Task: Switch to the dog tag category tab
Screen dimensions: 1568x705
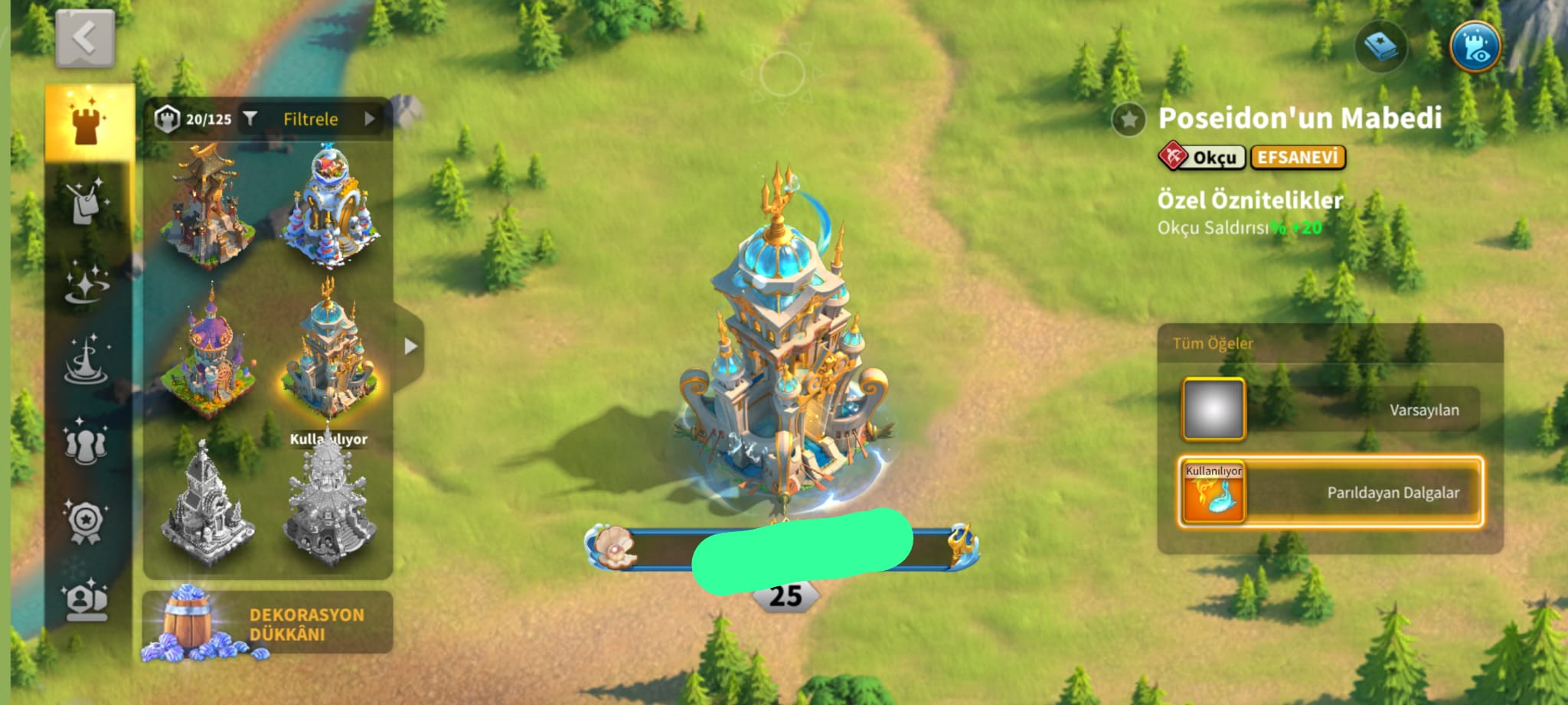Action: coord(86,201)
